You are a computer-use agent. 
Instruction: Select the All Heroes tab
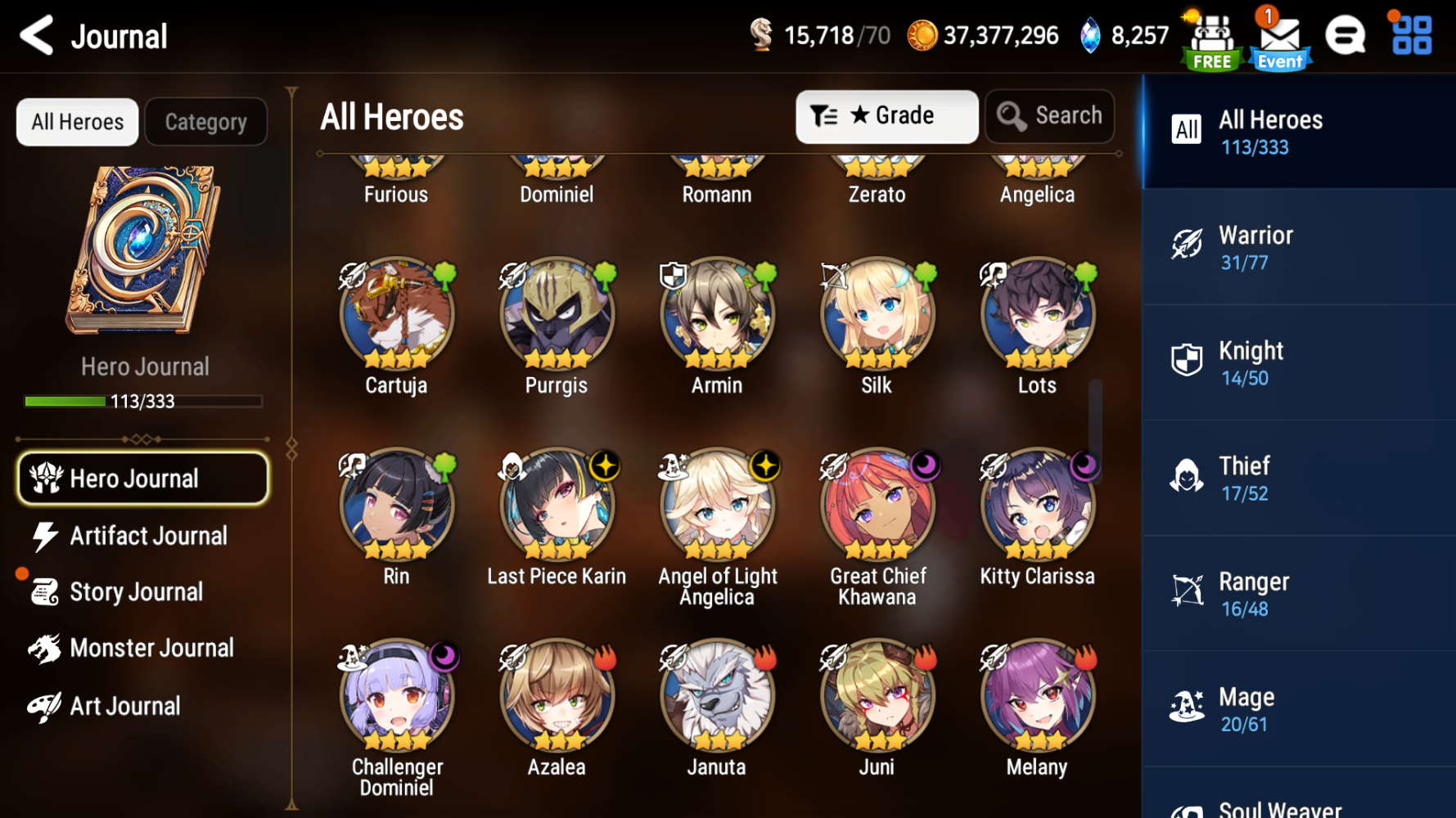pos(78,122)
